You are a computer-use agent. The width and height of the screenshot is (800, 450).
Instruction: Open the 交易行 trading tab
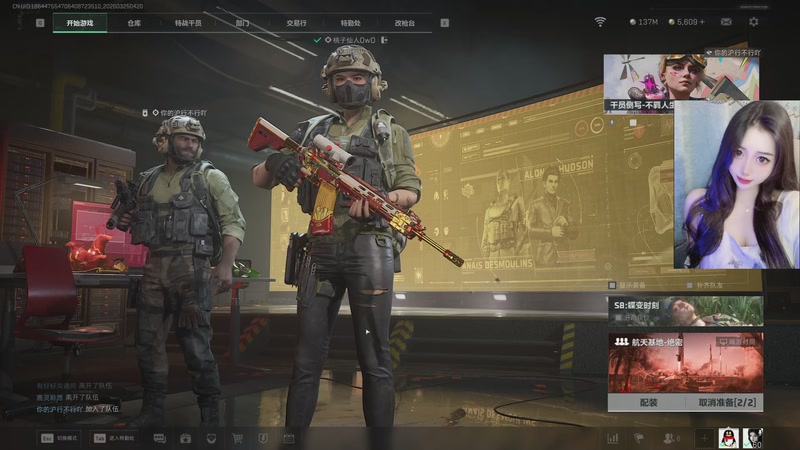[296, 22]
